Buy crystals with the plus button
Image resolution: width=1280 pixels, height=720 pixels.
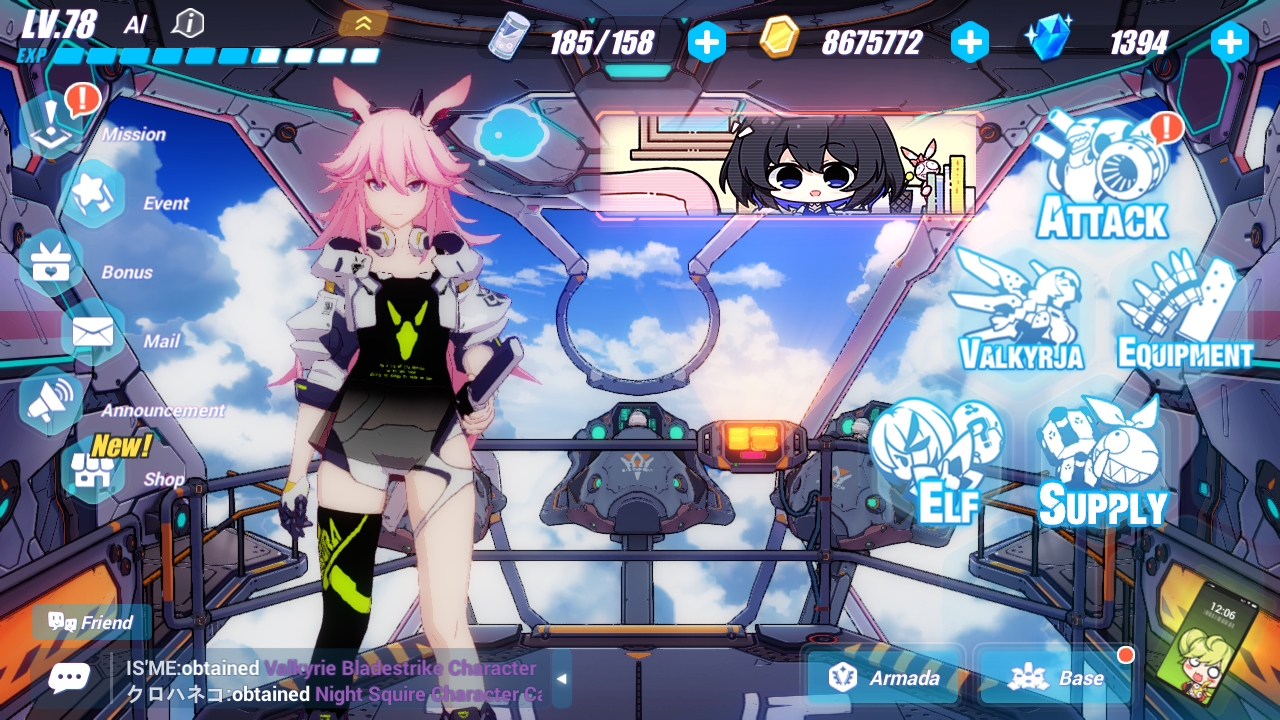(x=1230, y=42)
